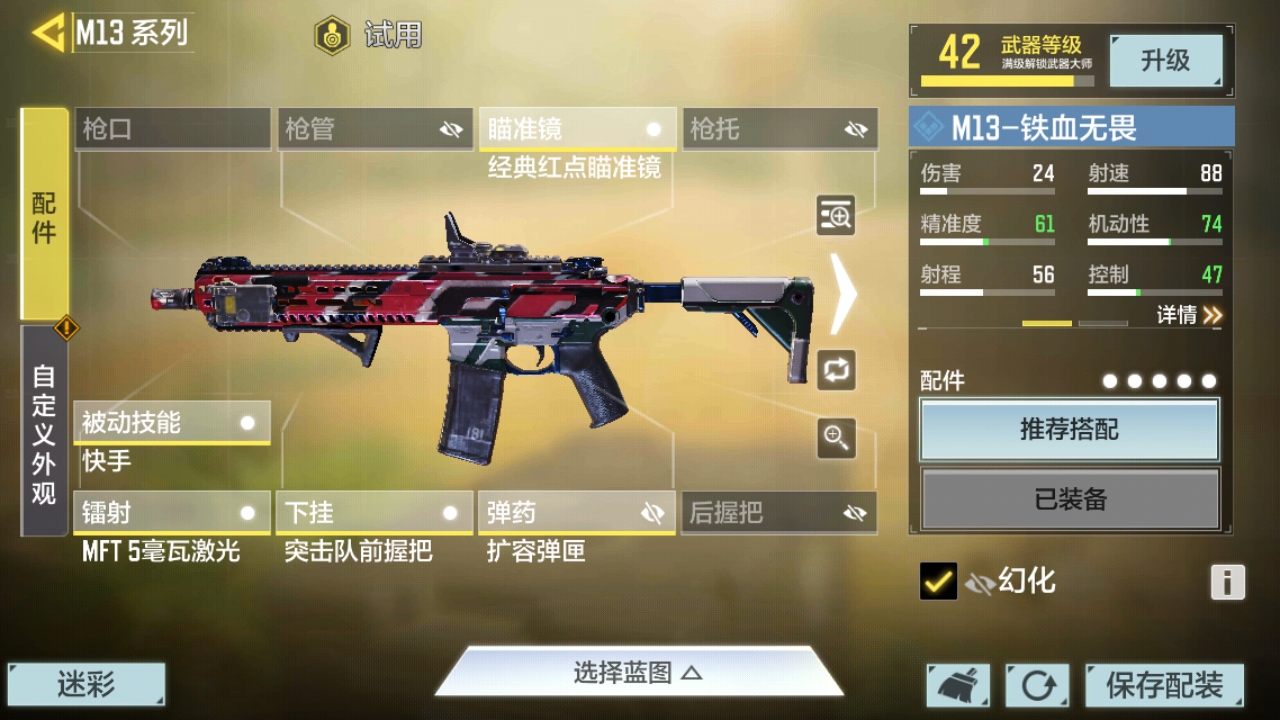Select the 弹药 ammunition slot
Screen dimensions: 1280x720
pyautogui.click(x=576, y=513)
